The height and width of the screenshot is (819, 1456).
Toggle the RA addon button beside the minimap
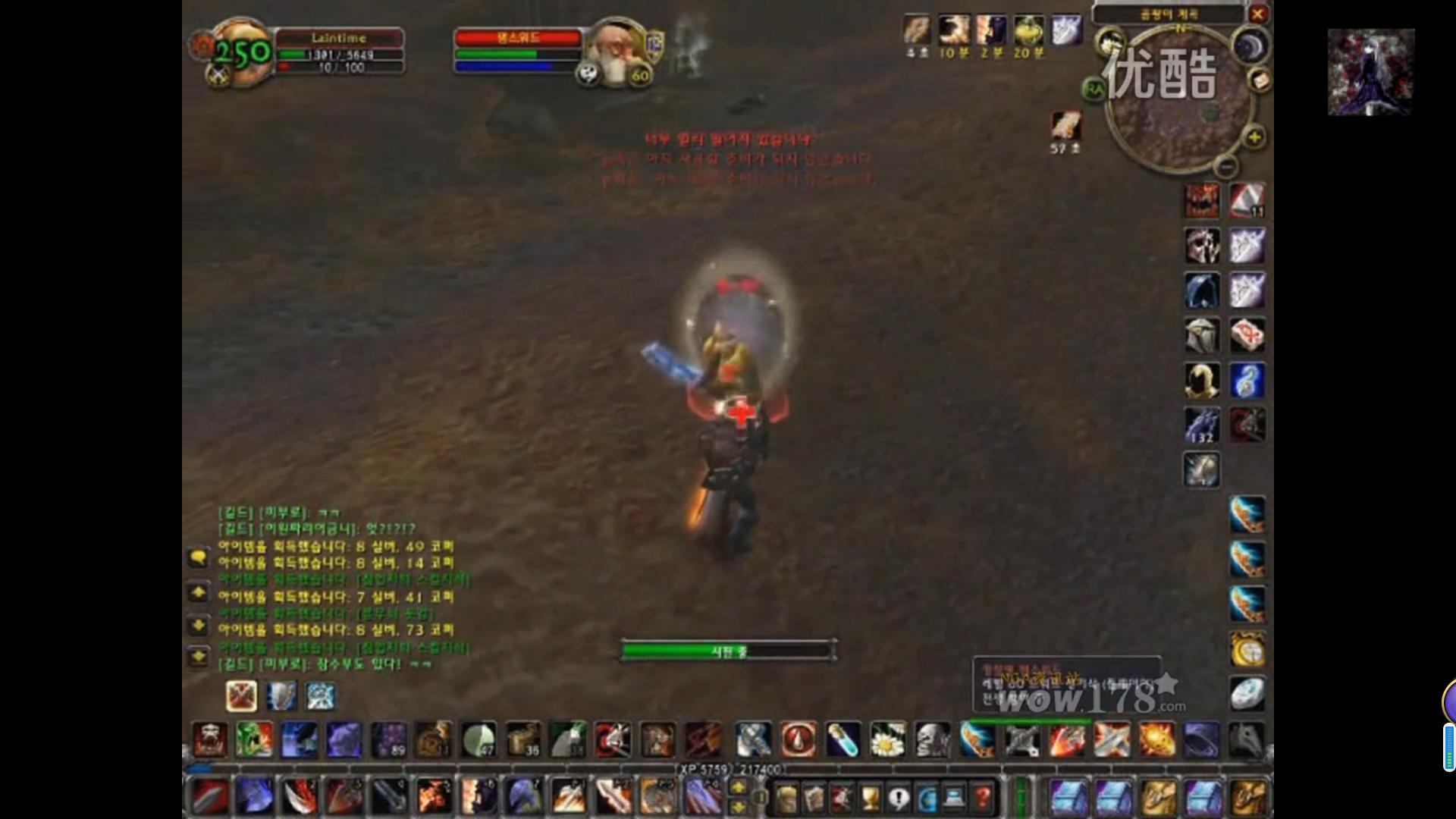(x=1094, y=89)
